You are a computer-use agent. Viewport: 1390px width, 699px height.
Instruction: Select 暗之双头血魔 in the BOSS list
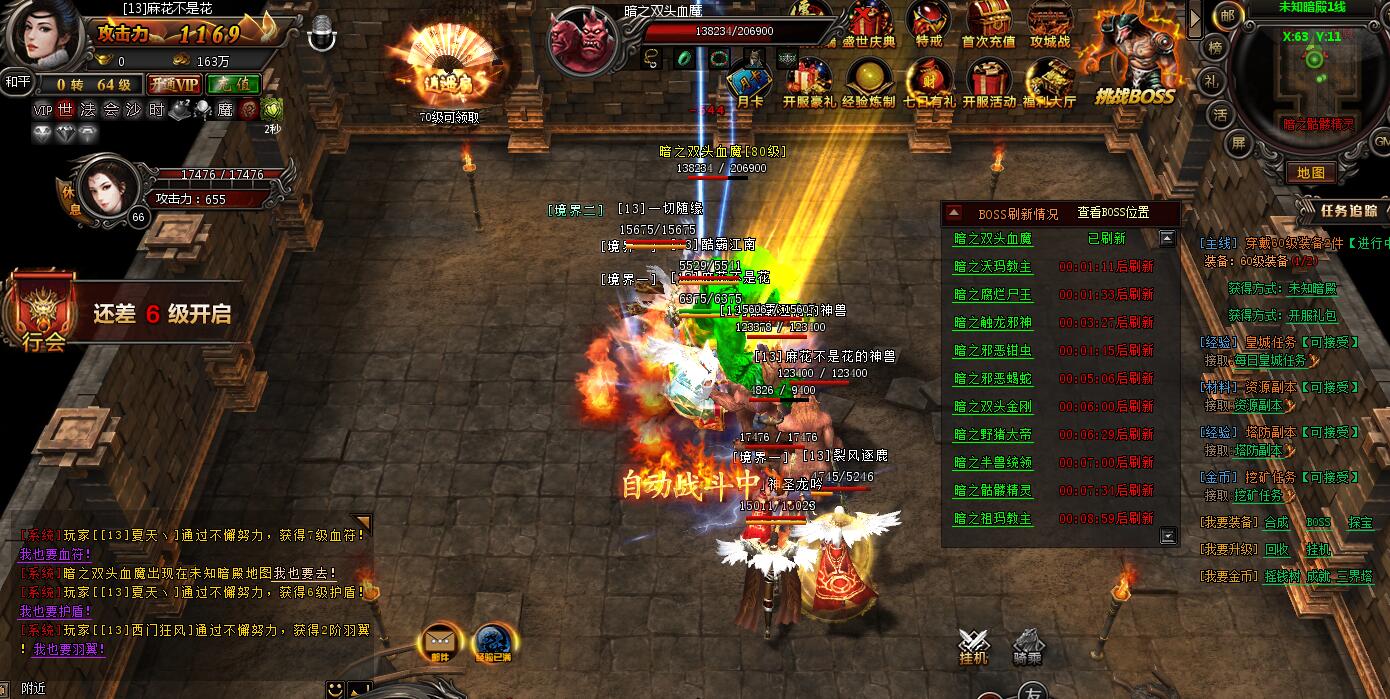point(992,239)
